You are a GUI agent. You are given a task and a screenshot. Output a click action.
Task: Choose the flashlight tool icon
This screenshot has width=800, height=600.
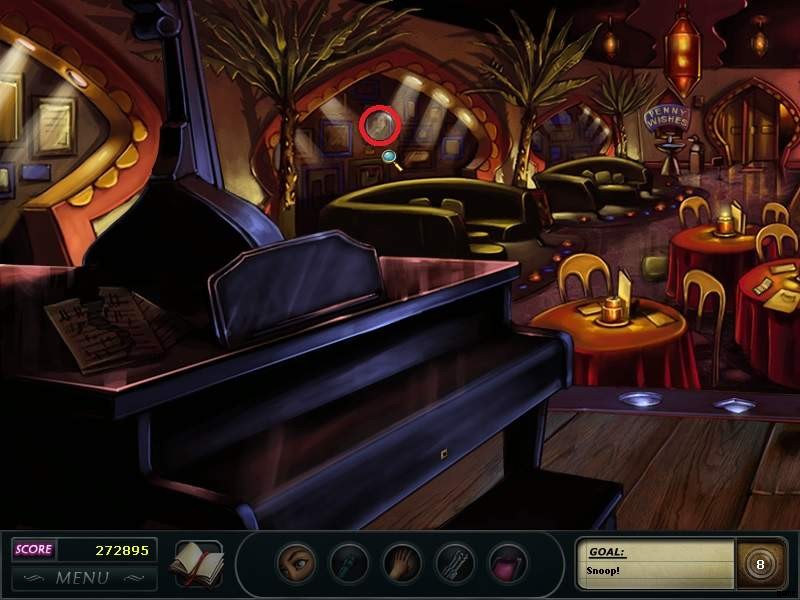[x=349, y=564]
